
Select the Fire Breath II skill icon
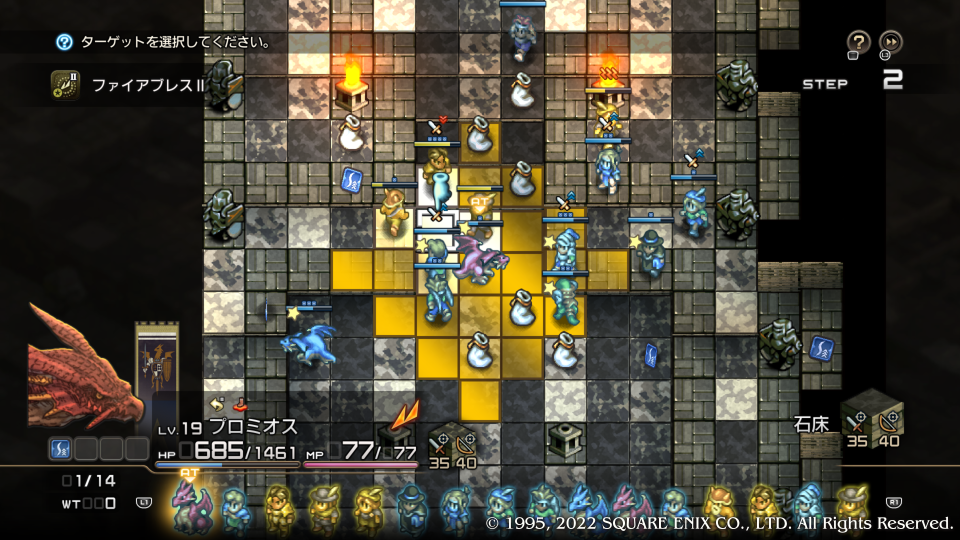coord(66,85)
